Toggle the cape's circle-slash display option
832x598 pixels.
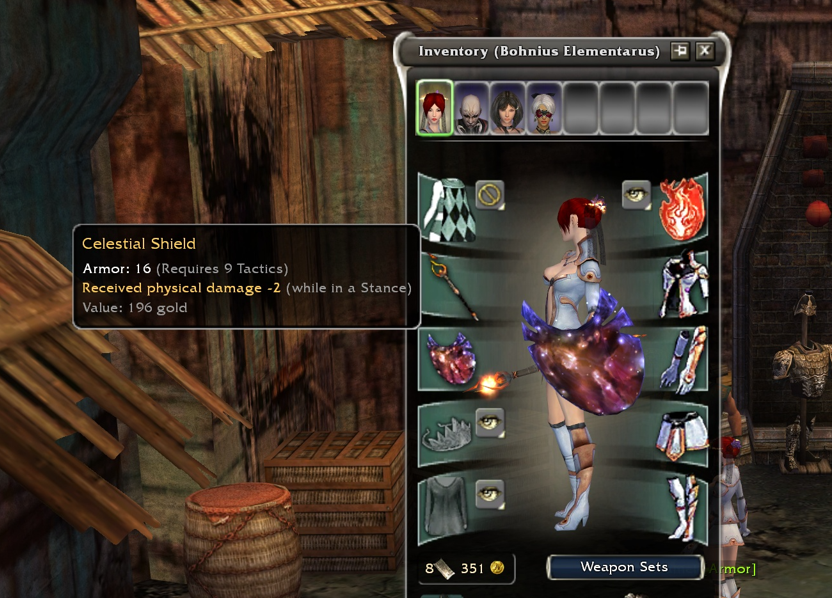coord(489,193)
